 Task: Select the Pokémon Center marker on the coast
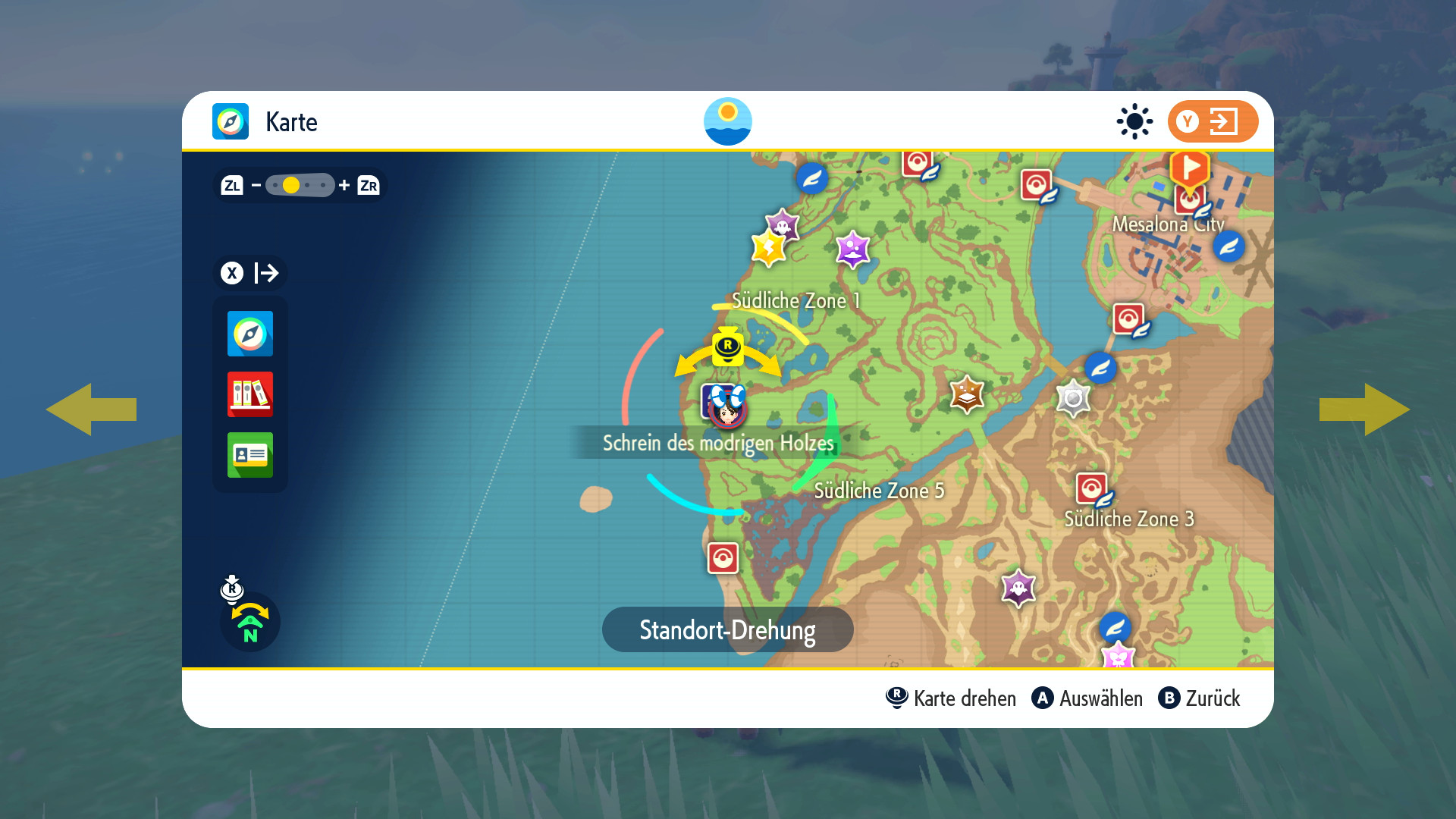tap(723, 558)
